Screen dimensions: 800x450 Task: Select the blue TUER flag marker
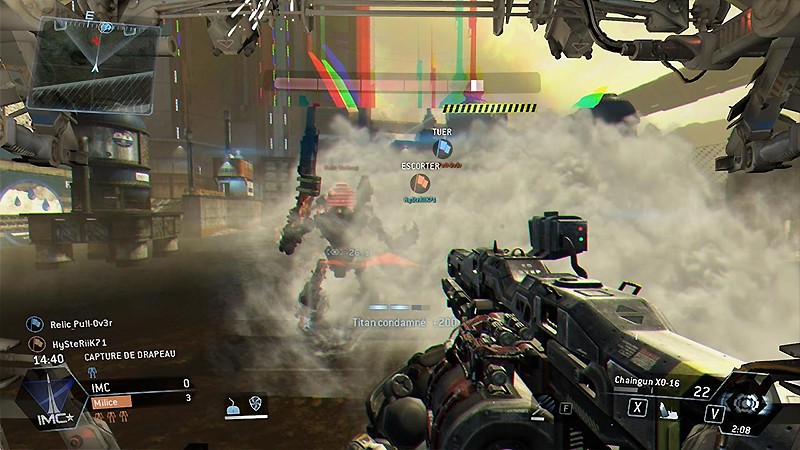(442, 148)
